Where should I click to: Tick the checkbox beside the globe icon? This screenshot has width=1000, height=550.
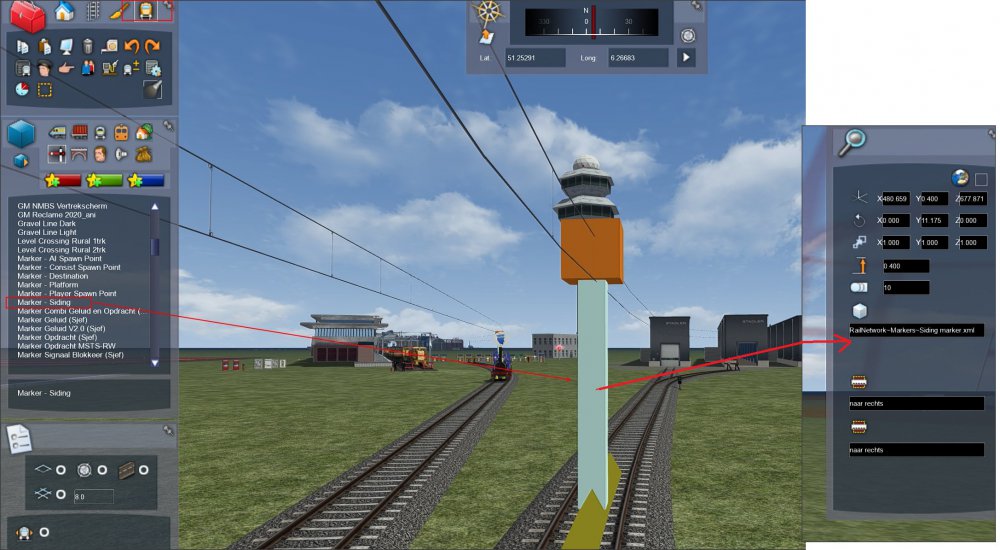pyautogui.click(x=981, y=179)
